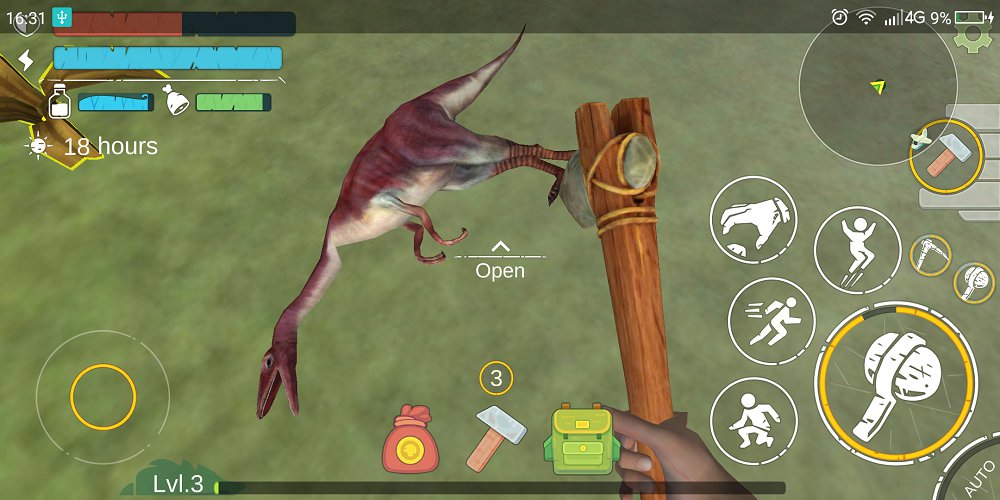Tap the circular minimap
This screenshot has width=1000, height=500.
tap(878, 87)
